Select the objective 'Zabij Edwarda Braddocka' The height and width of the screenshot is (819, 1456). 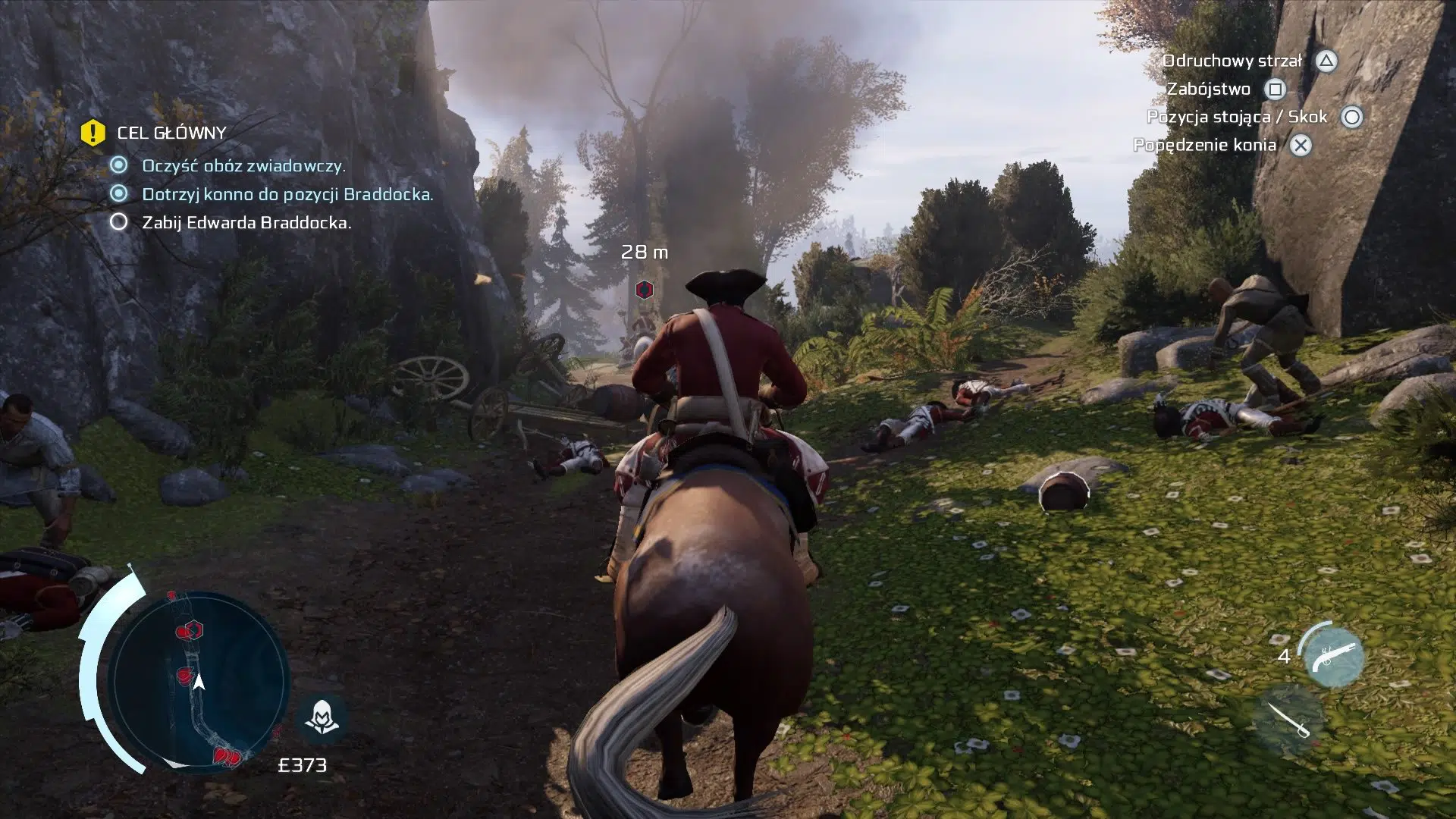click(246, 223)
